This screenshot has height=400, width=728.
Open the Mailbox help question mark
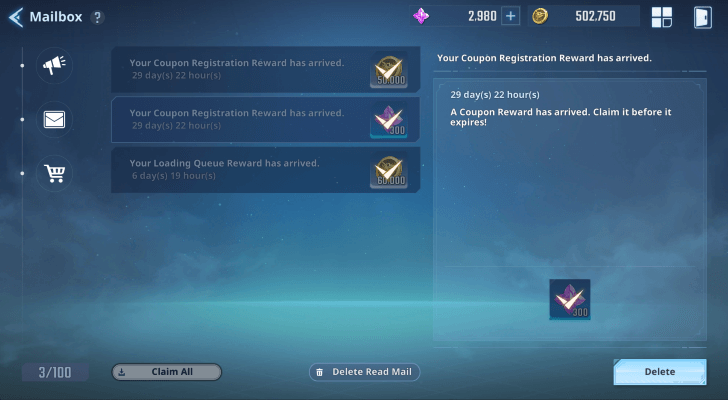point(97,18)
